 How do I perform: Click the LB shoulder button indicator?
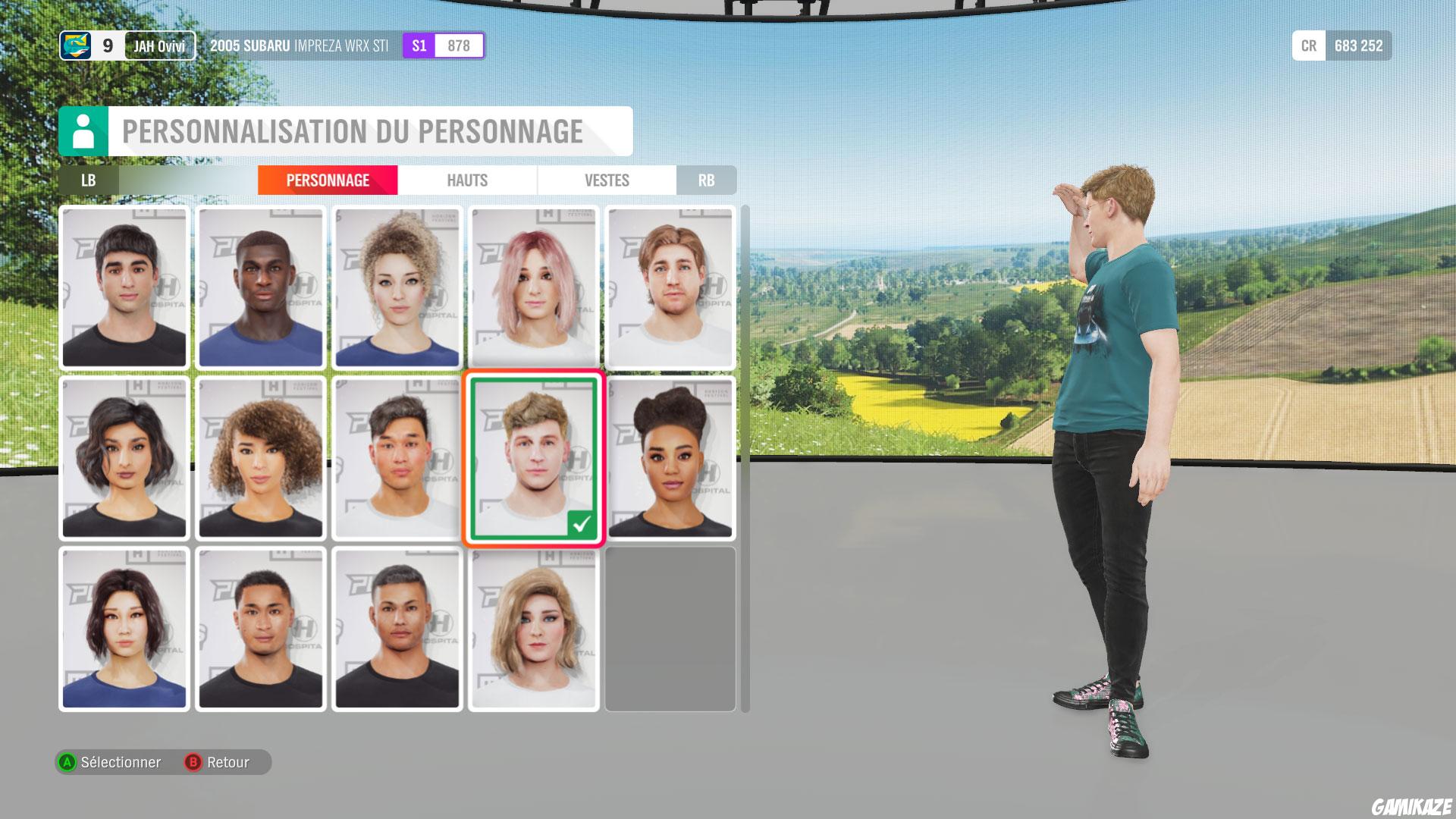pyautogui.click(x=88, y=180)
